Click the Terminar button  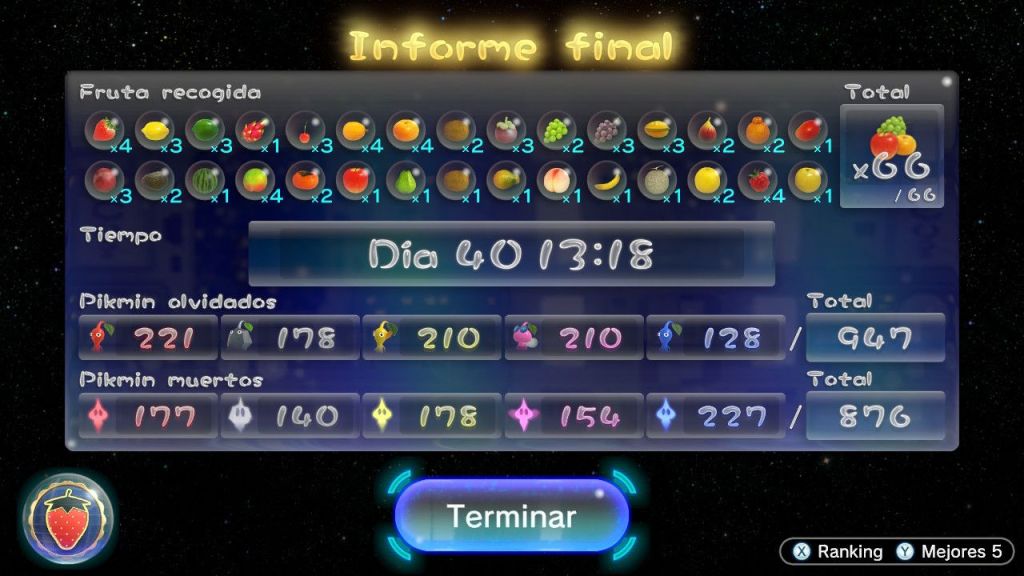click(511, 516)
